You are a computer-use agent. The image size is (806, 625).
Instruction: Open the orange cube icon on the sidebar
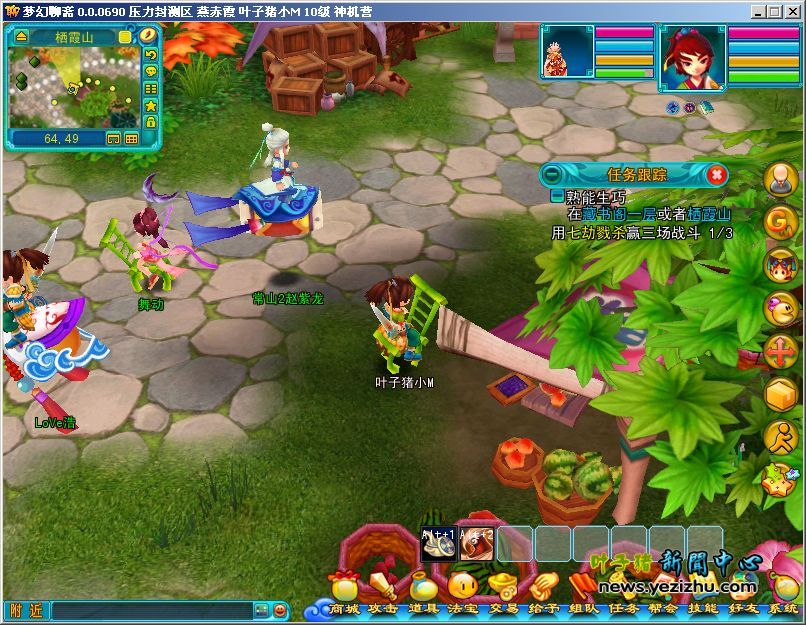click(780, 395)
